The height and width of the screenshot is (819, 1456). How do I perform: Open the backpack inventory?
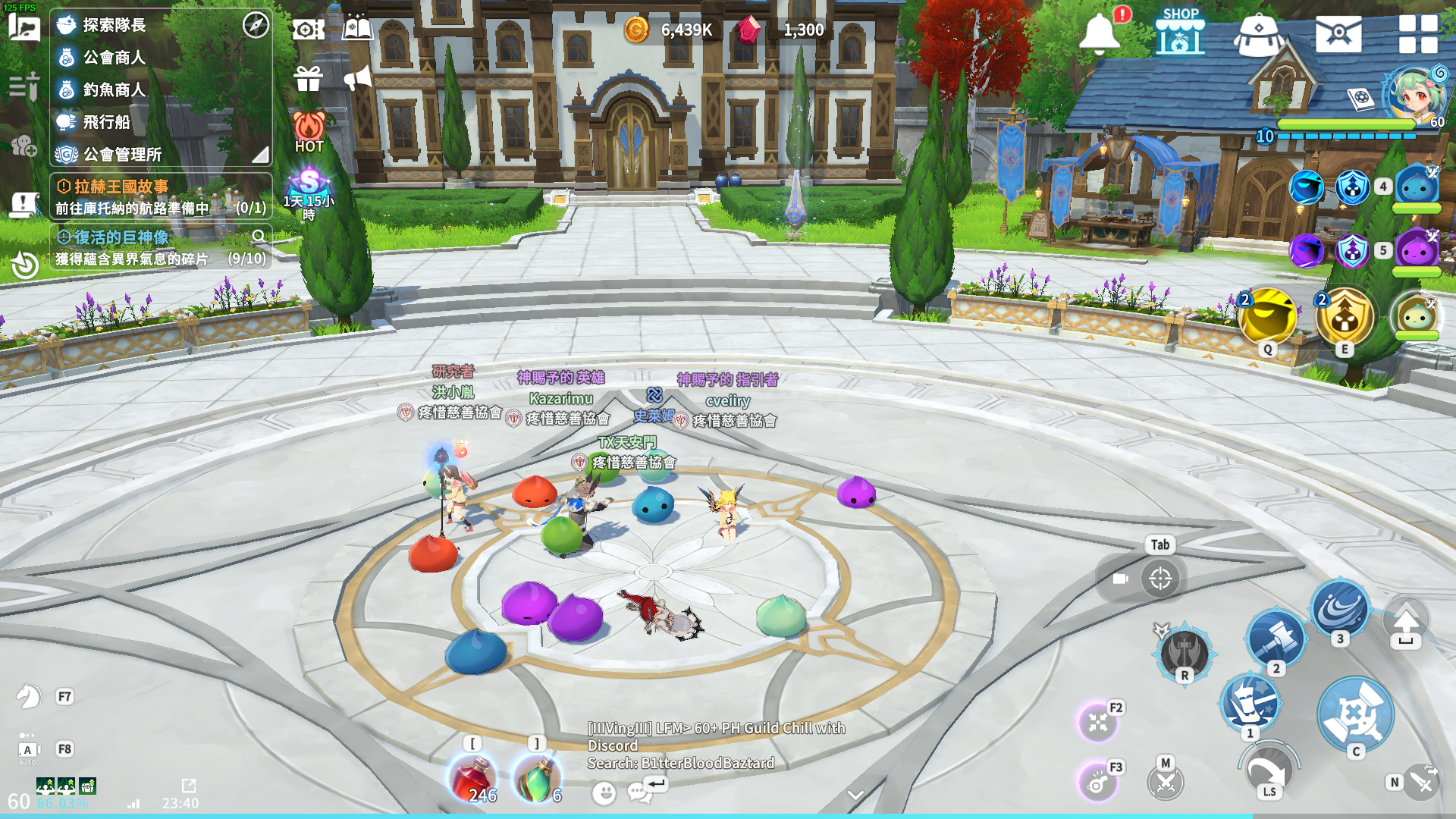point(1258,34)
